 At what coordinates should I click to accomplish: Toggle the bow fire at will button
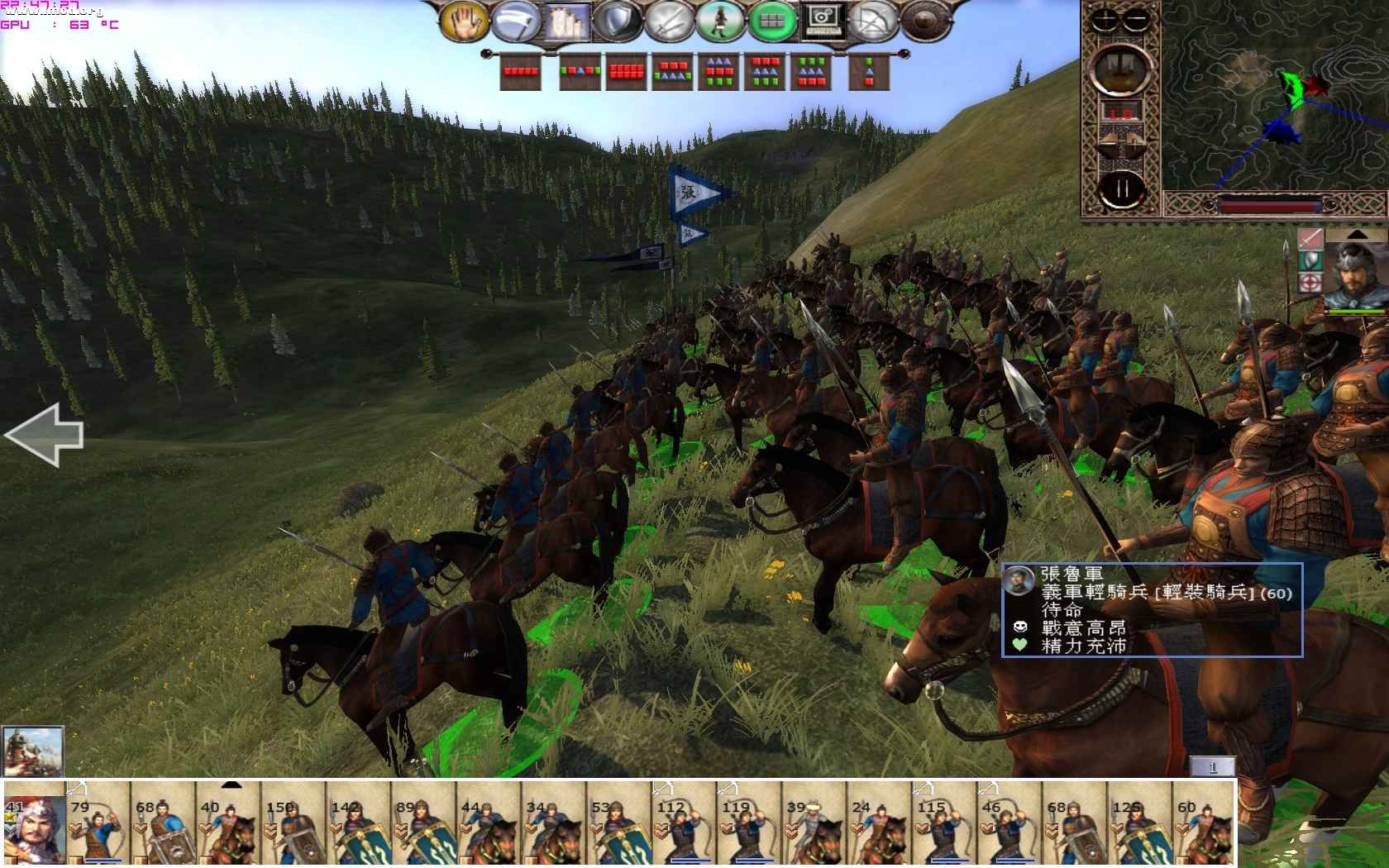pos(871,21)
